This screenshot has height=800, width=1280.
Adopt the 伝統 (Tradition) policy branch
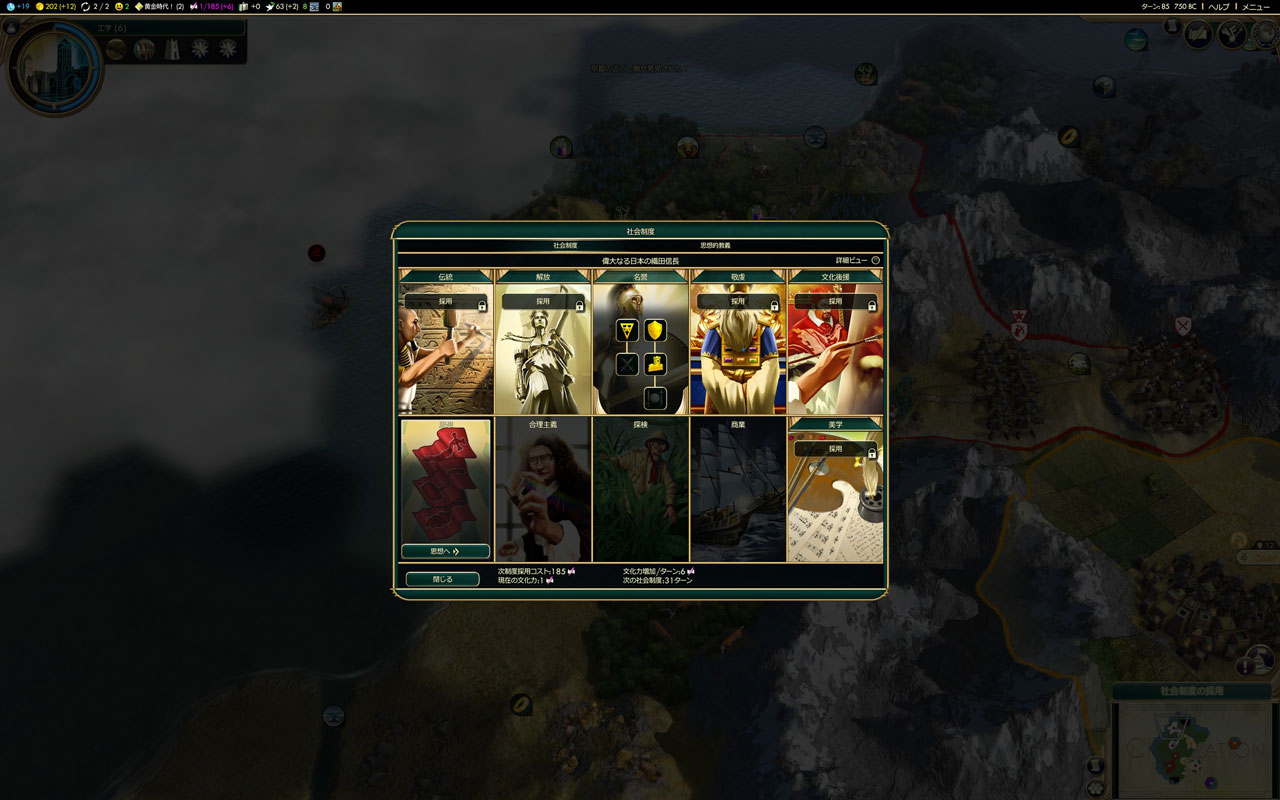pos(445,301)
